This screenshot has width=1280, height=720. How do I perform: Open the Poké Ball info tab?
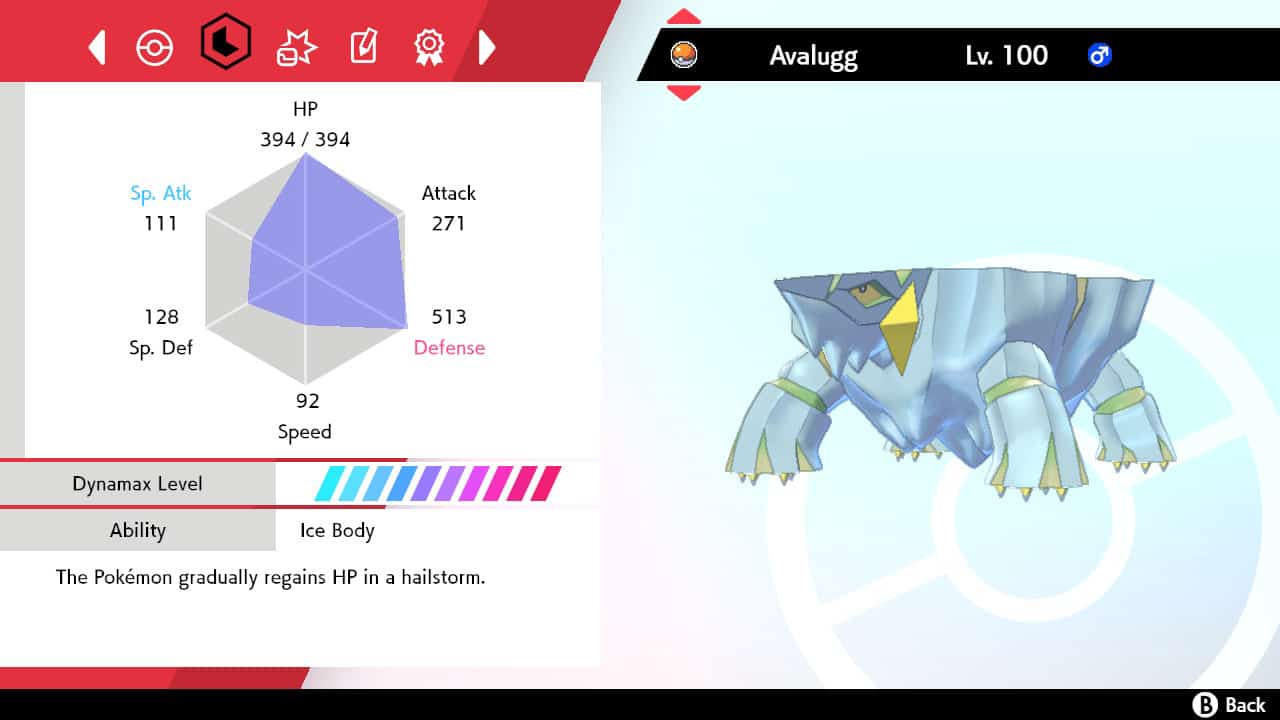coord(155,46)
